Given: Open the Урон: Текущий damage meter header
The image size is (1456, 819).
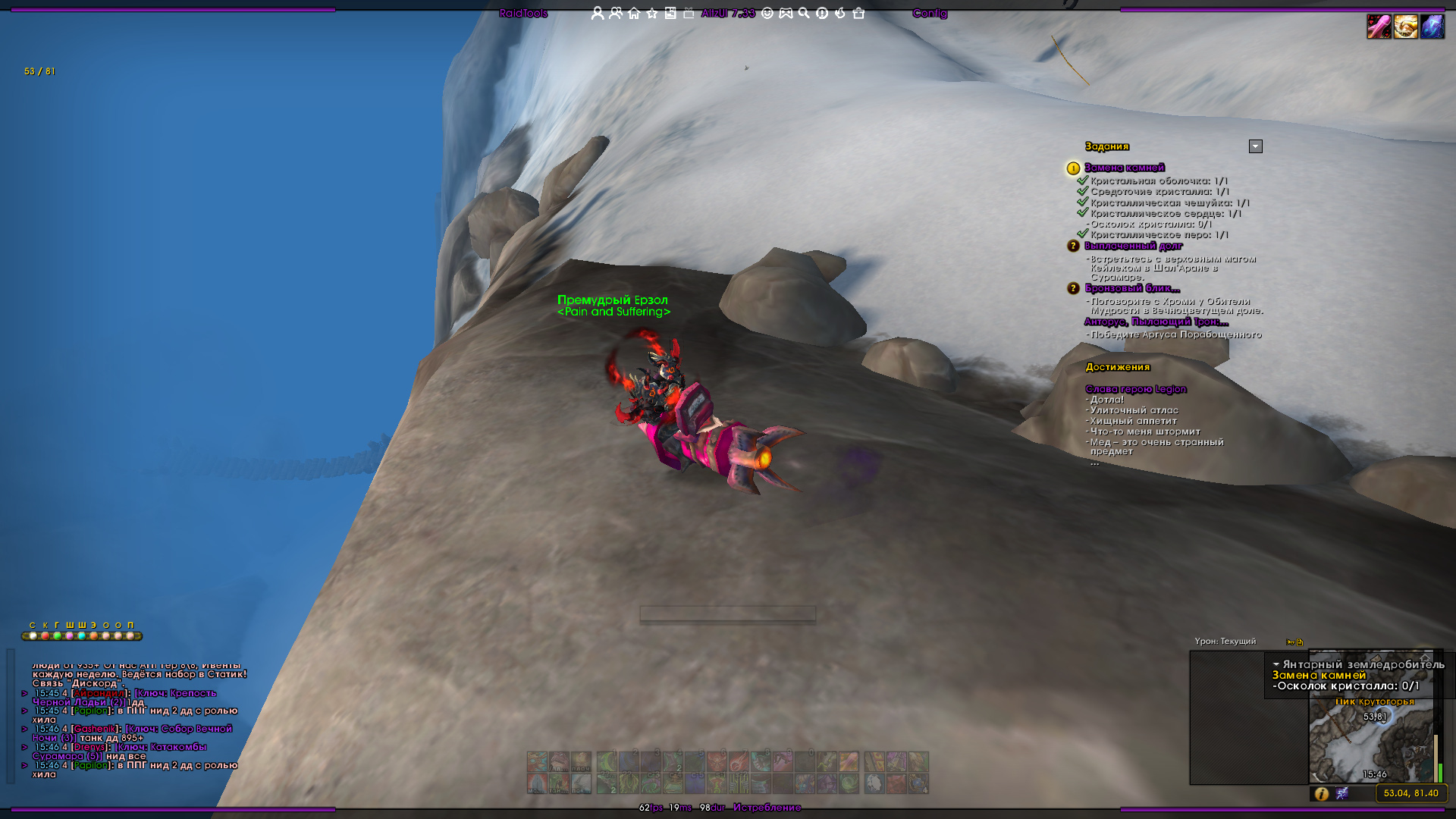Looking at the screenshot, I should click(x=1225, y=642).
